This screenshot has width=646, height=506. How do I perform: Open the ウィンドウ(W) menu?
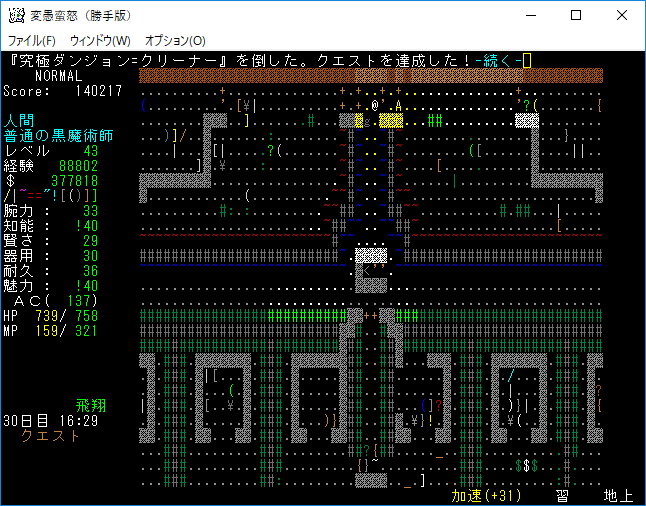[100, 40]
